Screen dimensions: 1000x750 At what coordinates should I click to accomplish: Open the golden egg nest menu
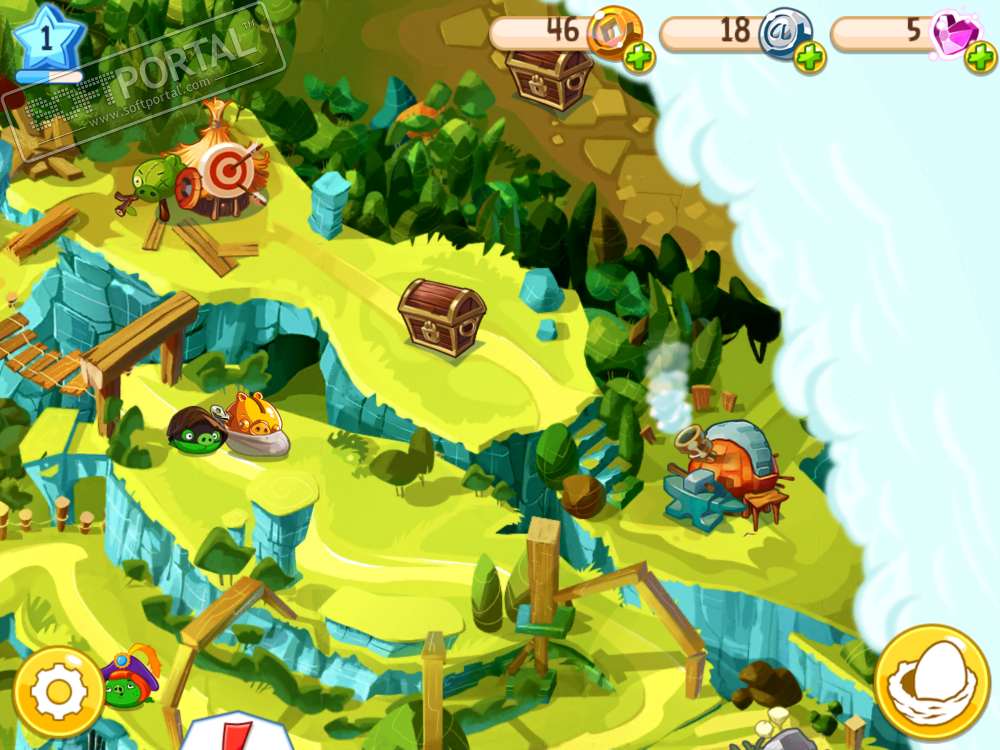coord(932,683)
